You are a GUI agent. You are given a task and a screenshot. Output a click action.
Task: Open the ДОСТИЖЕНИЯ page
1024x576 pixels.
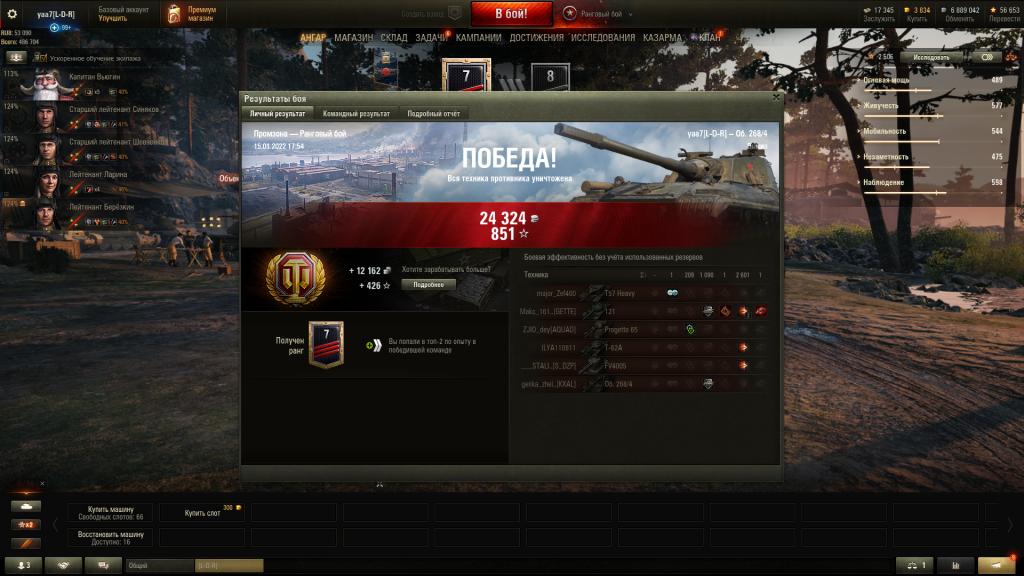click(x=536, y=38)
